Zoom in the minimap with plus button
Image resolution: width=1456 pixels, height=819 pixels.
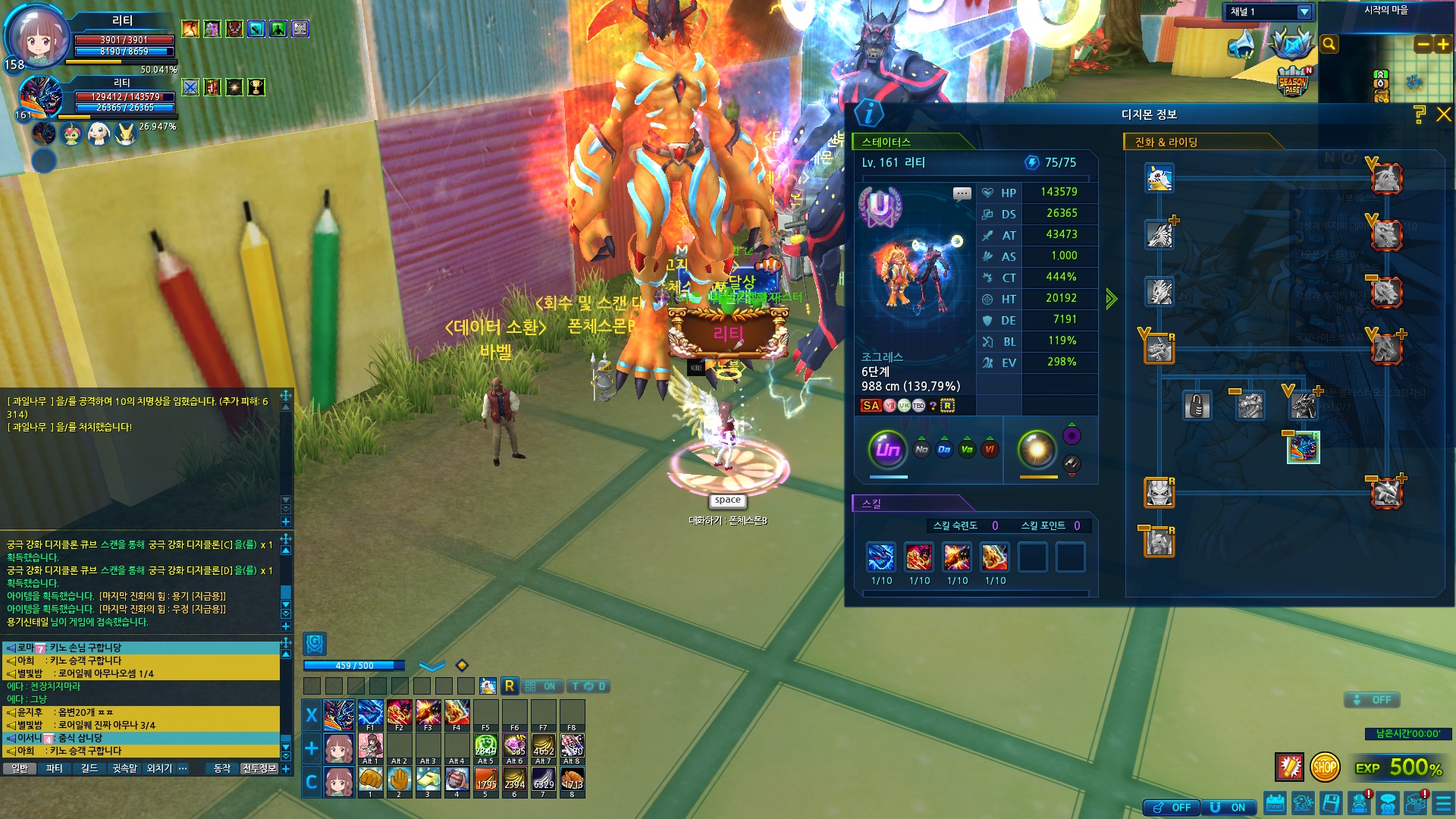(x=1442, y=45)
